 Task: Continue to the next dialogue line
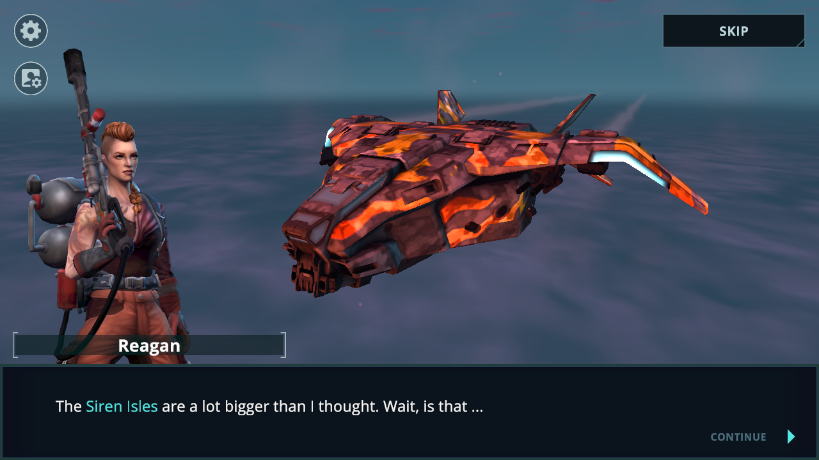(x=752, y=437)
